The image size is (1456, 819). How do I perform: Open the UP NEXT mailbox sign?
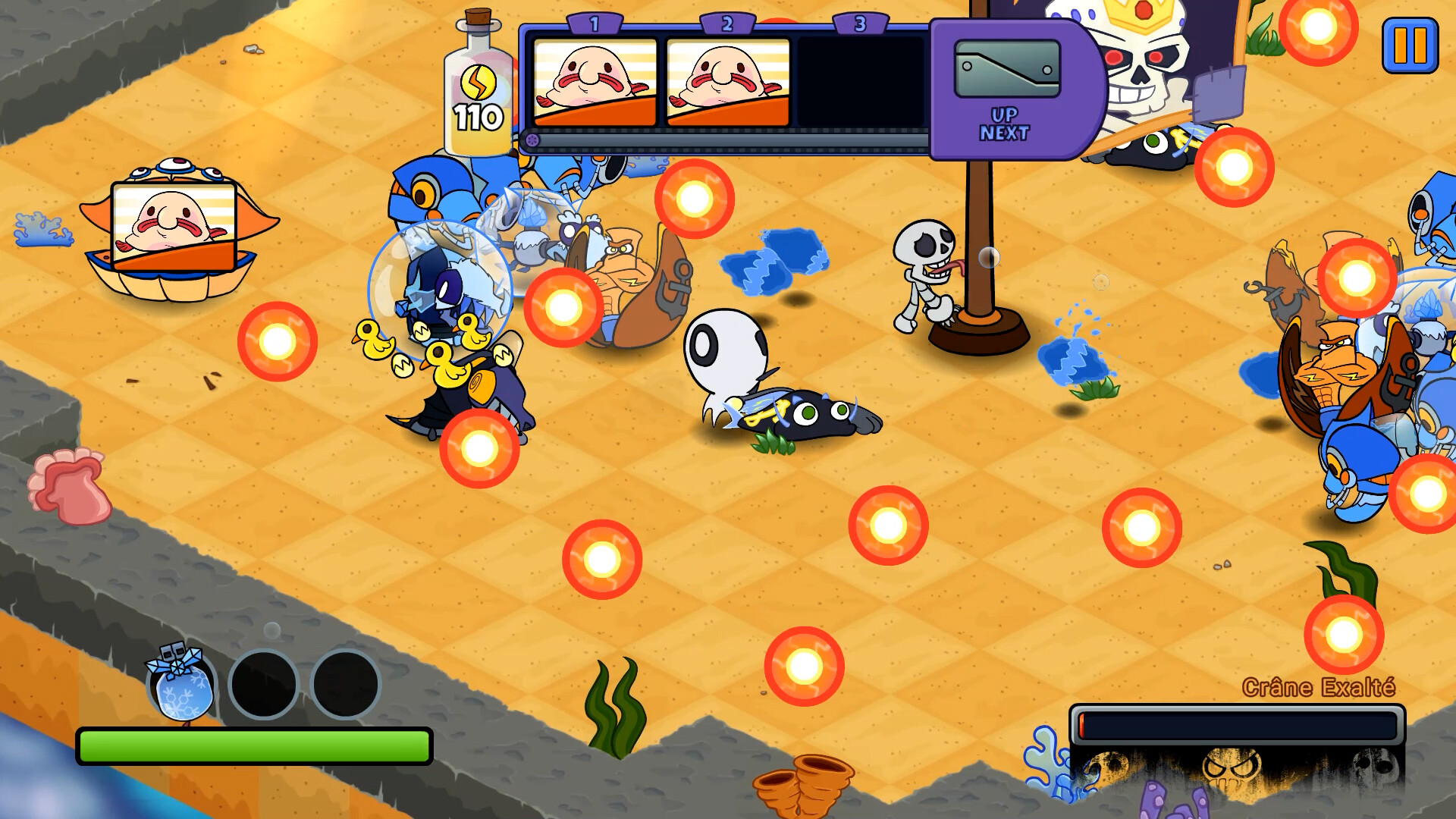1007,83
